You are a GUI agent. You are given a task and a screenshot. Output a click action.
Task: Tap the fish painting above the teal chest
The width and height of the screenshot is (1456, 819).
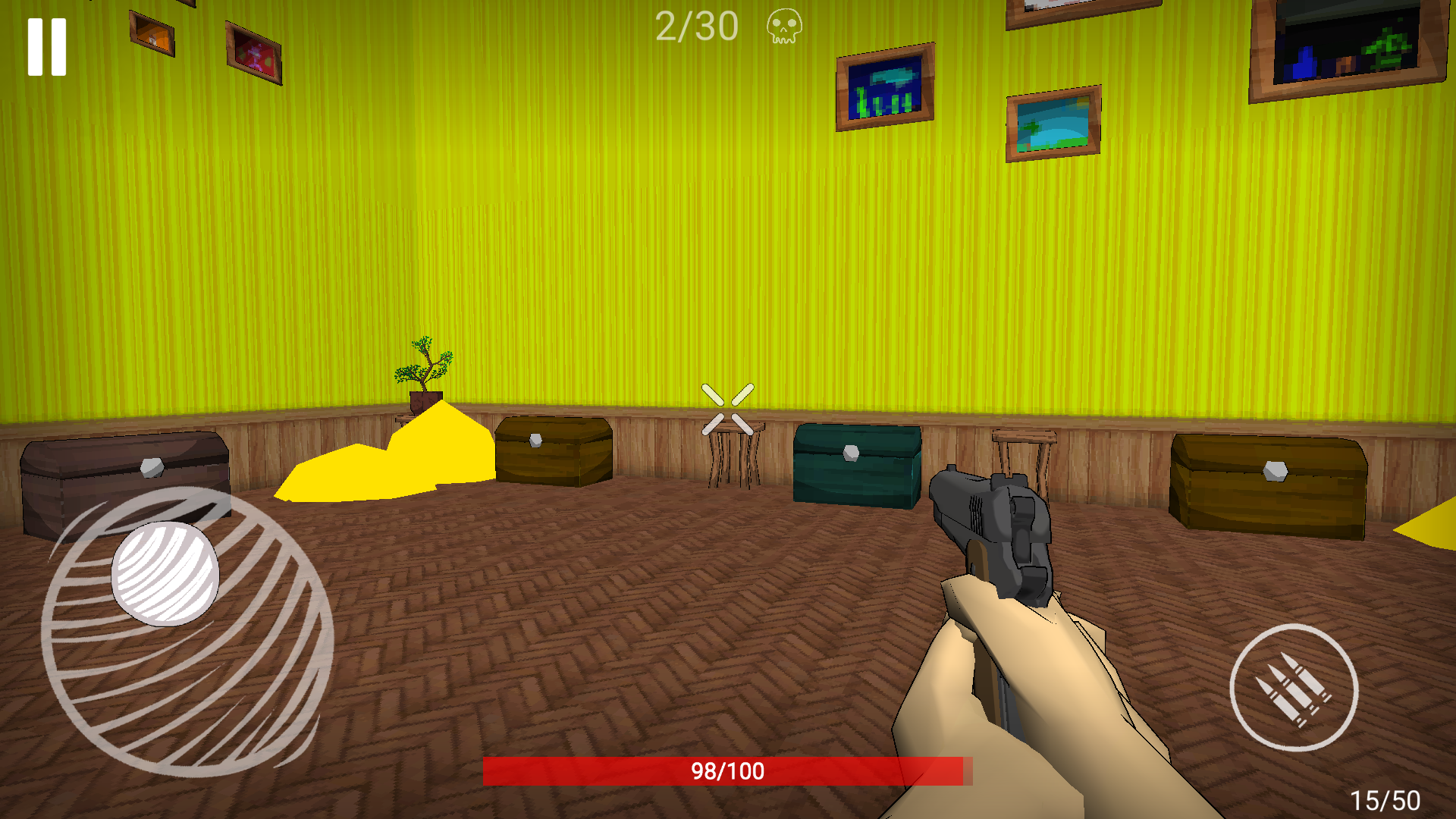pos(883,89)
